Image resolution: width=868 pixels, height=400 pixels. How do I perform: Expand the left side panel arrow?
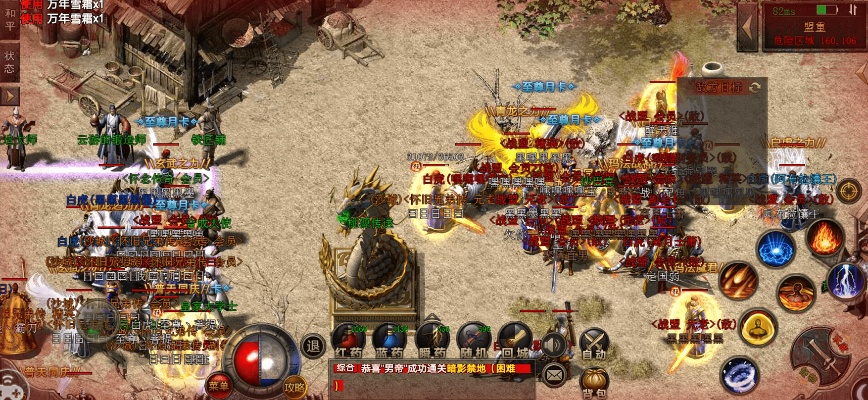click(x=9, y=94)
